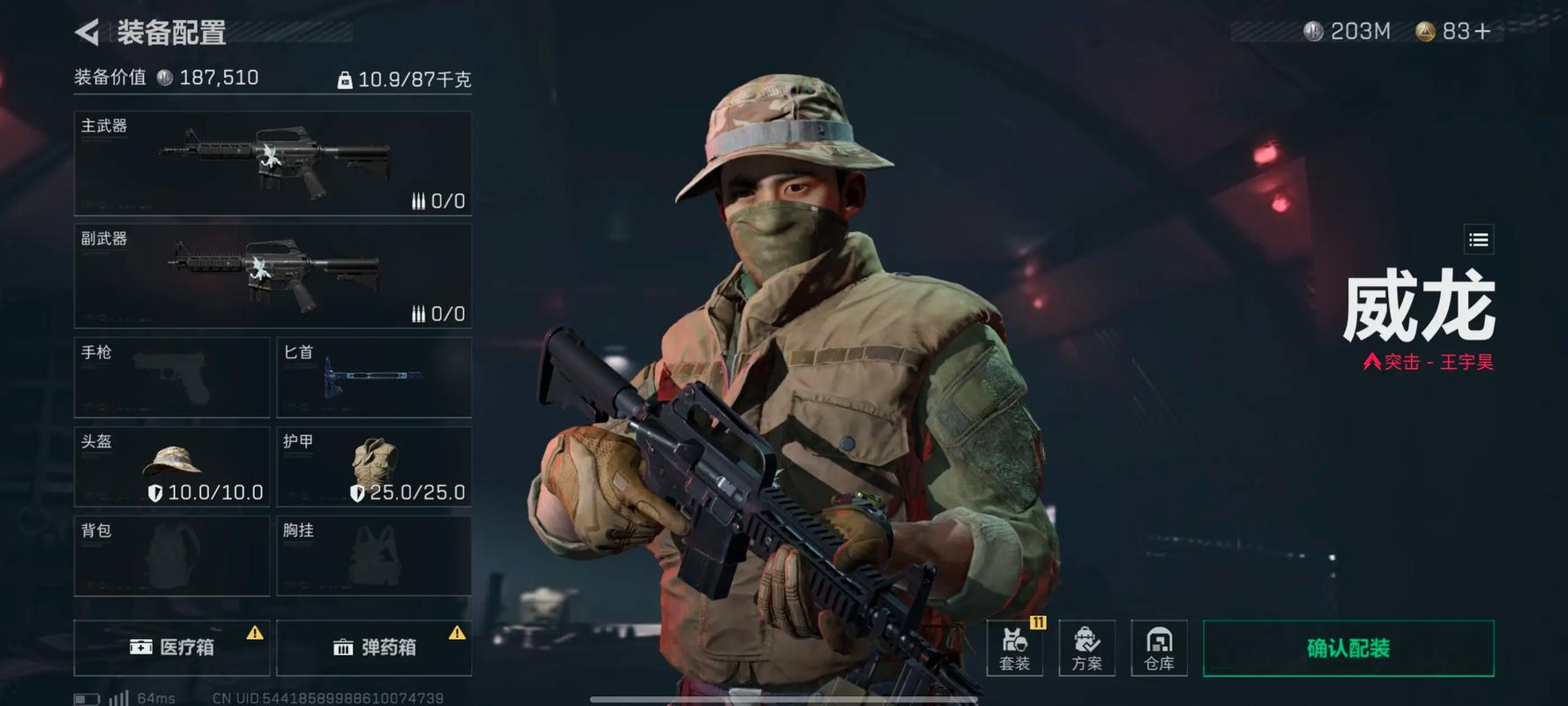Open the 仓库 warehouse button
Image resolution: width=1568 pixels, height=706 pixels.
click(x=1159, y=648)
